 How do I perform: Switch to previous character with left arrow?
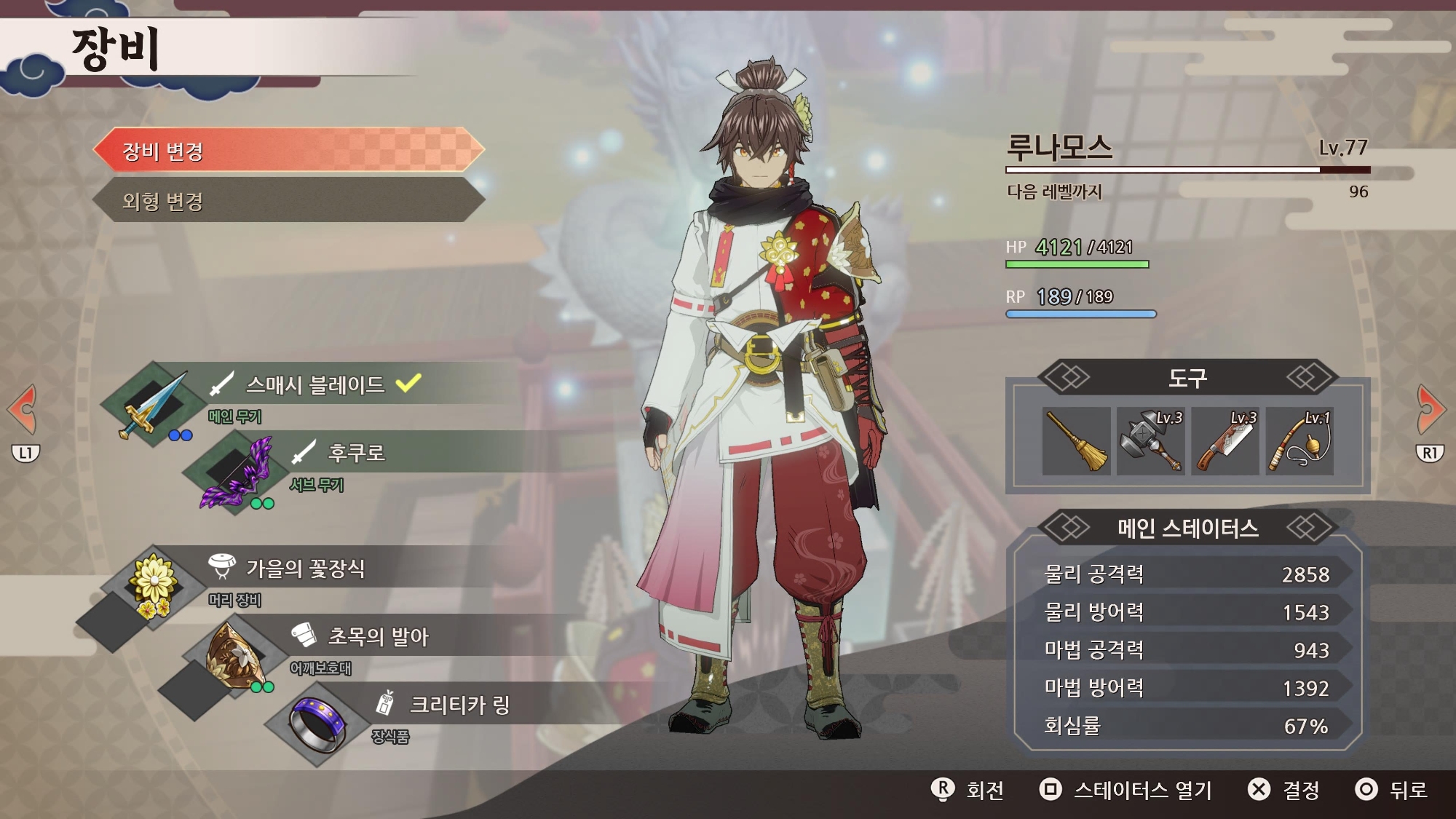(23, 410)
